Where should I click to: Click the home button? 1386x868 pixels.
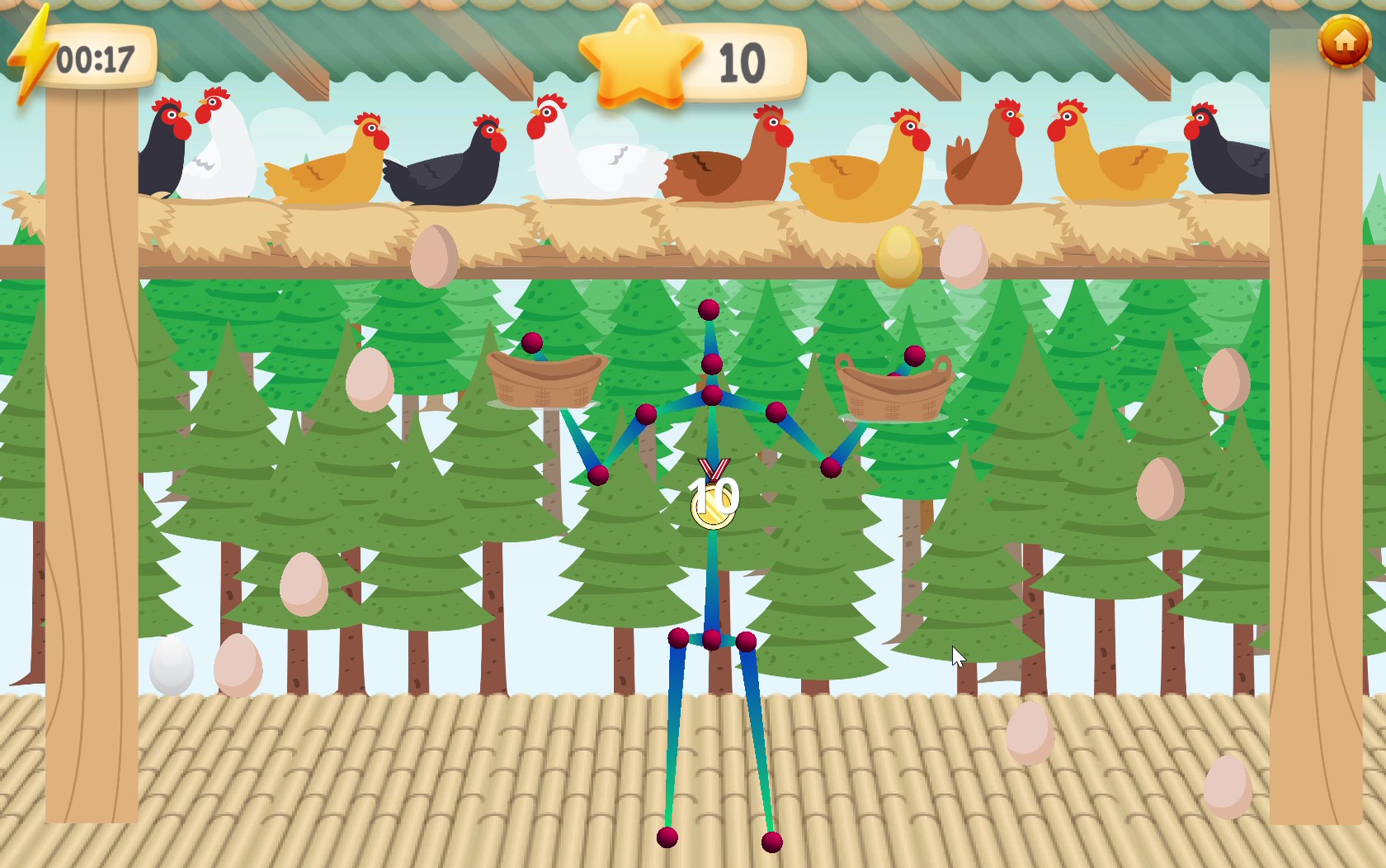tap(1344, 40)
